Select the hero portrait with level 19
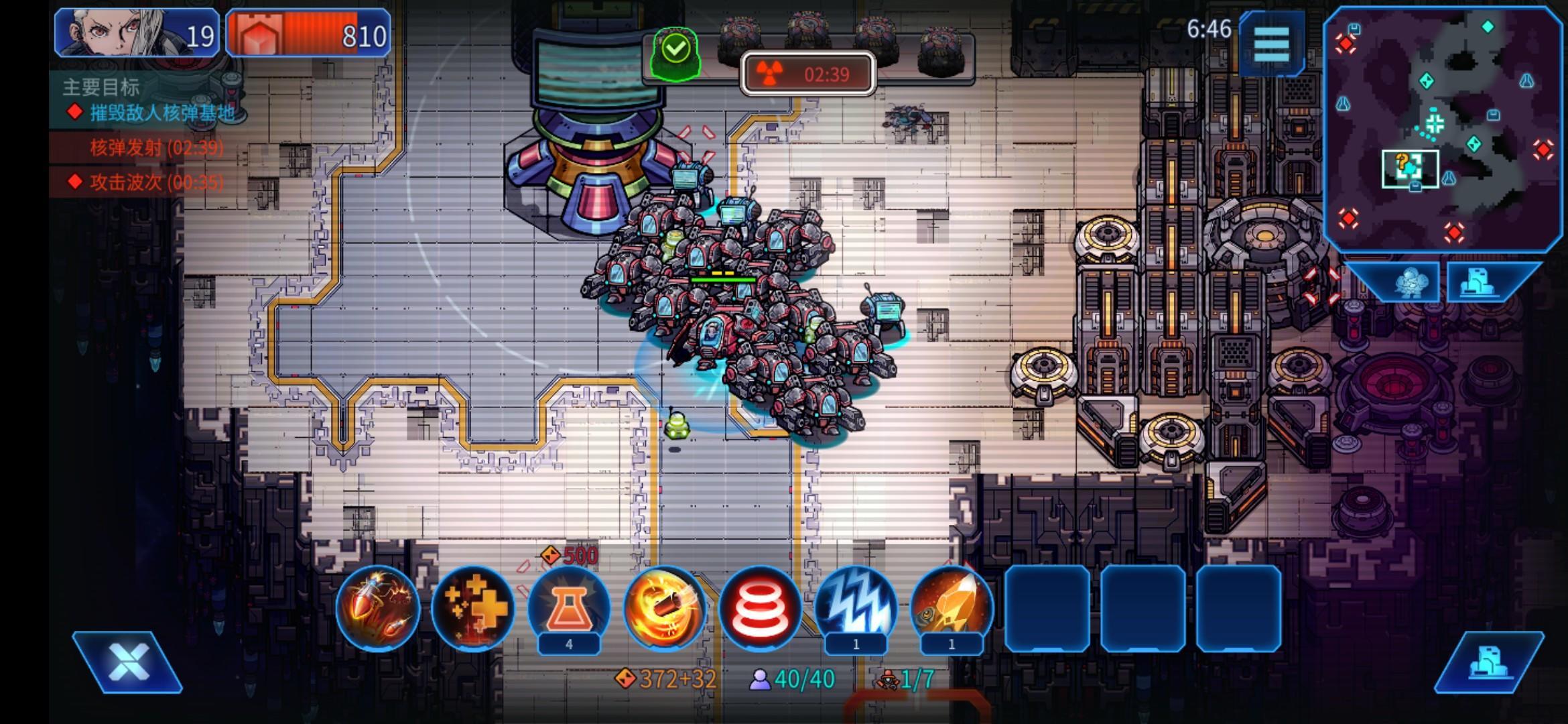 (137, 33)
